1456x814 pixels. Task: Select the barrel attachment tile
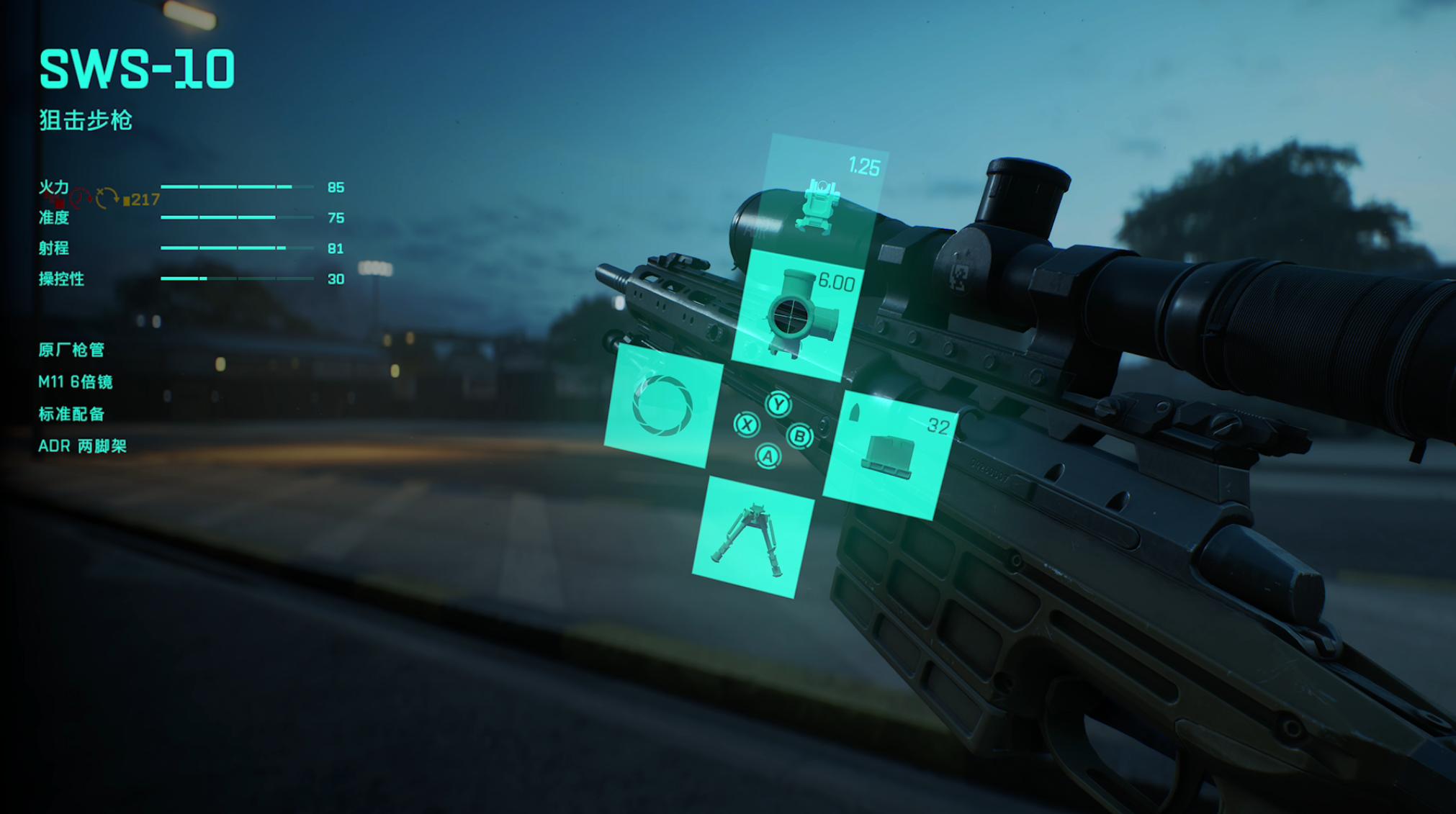pos(663,405)
